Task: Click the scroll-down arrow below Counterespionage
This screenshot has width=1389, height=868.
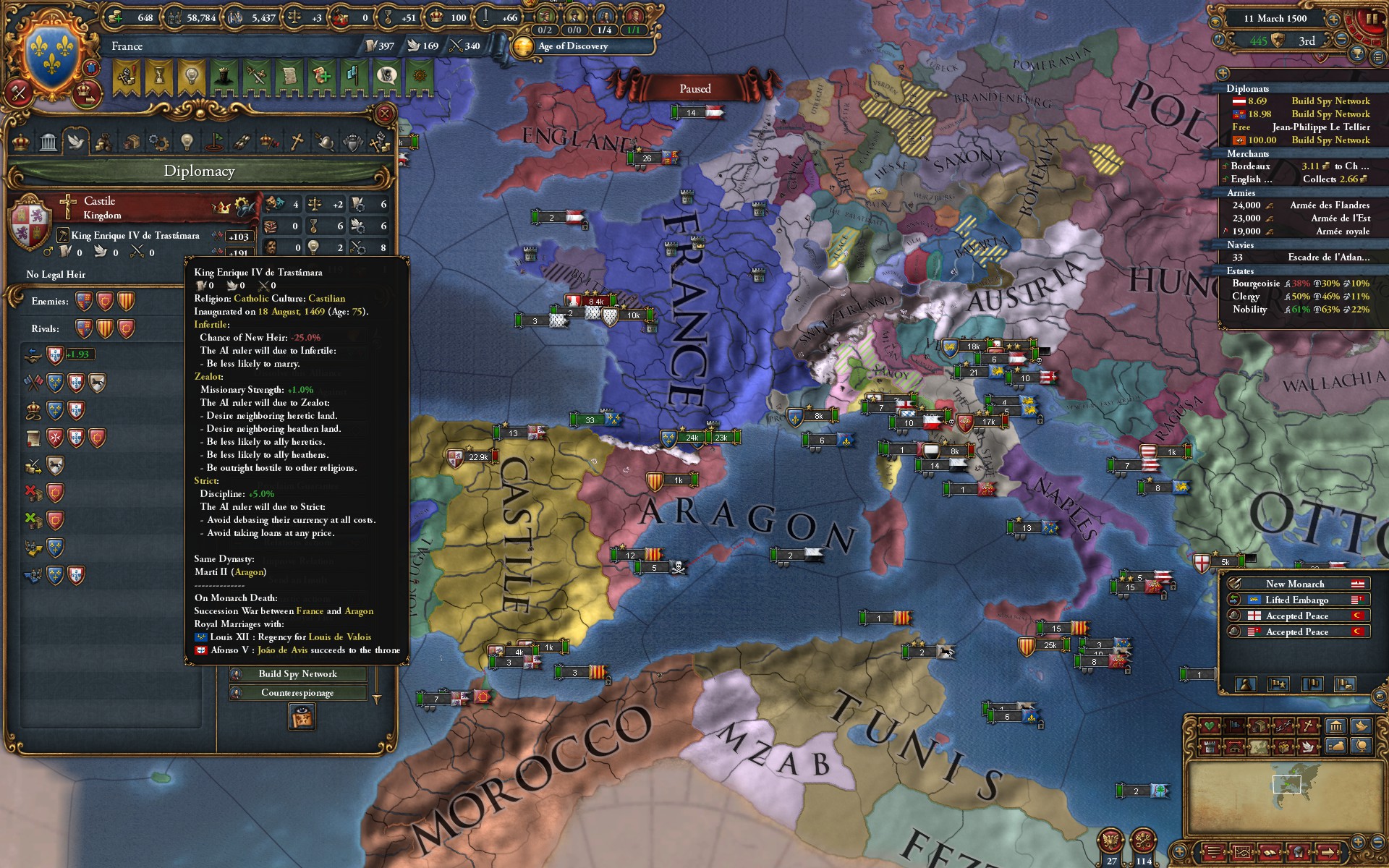Action: 377,699
